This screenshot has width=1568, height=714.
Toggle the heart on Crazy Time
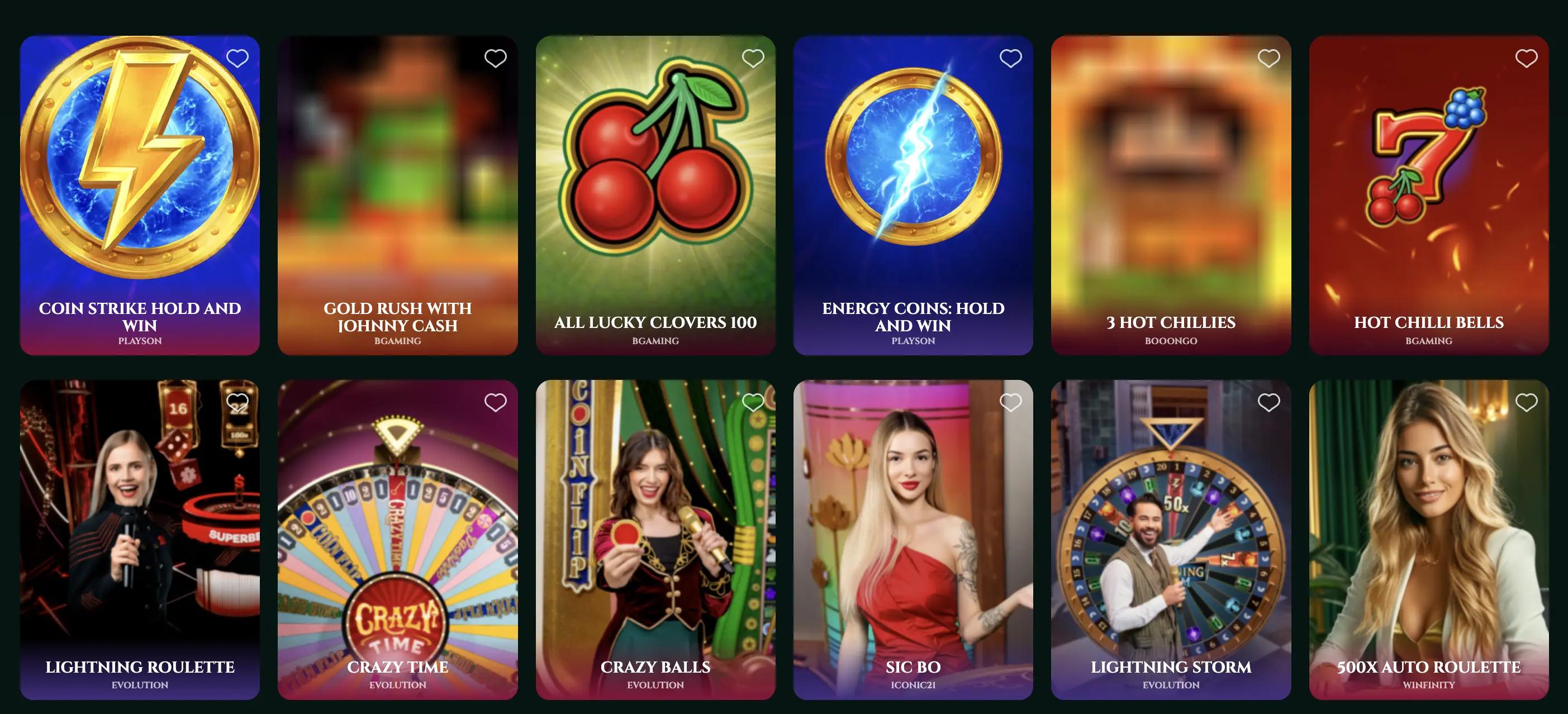point(496,402)
